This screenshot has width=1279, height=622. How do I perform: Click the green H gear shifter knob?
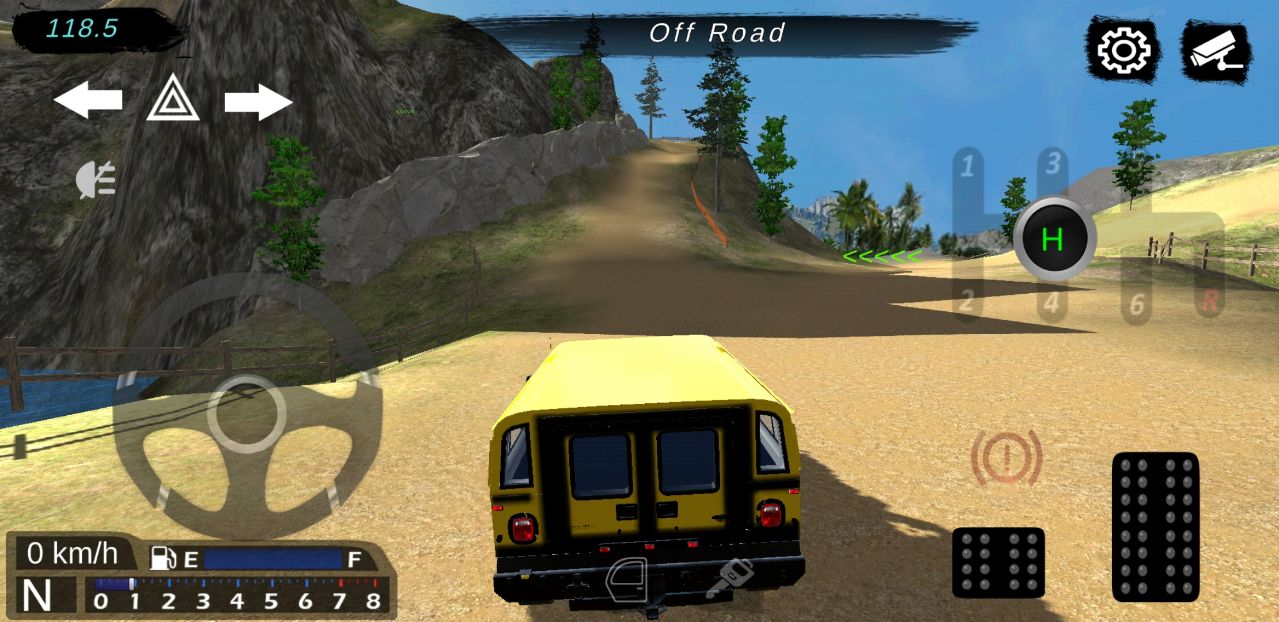(x=1053, y=239)
